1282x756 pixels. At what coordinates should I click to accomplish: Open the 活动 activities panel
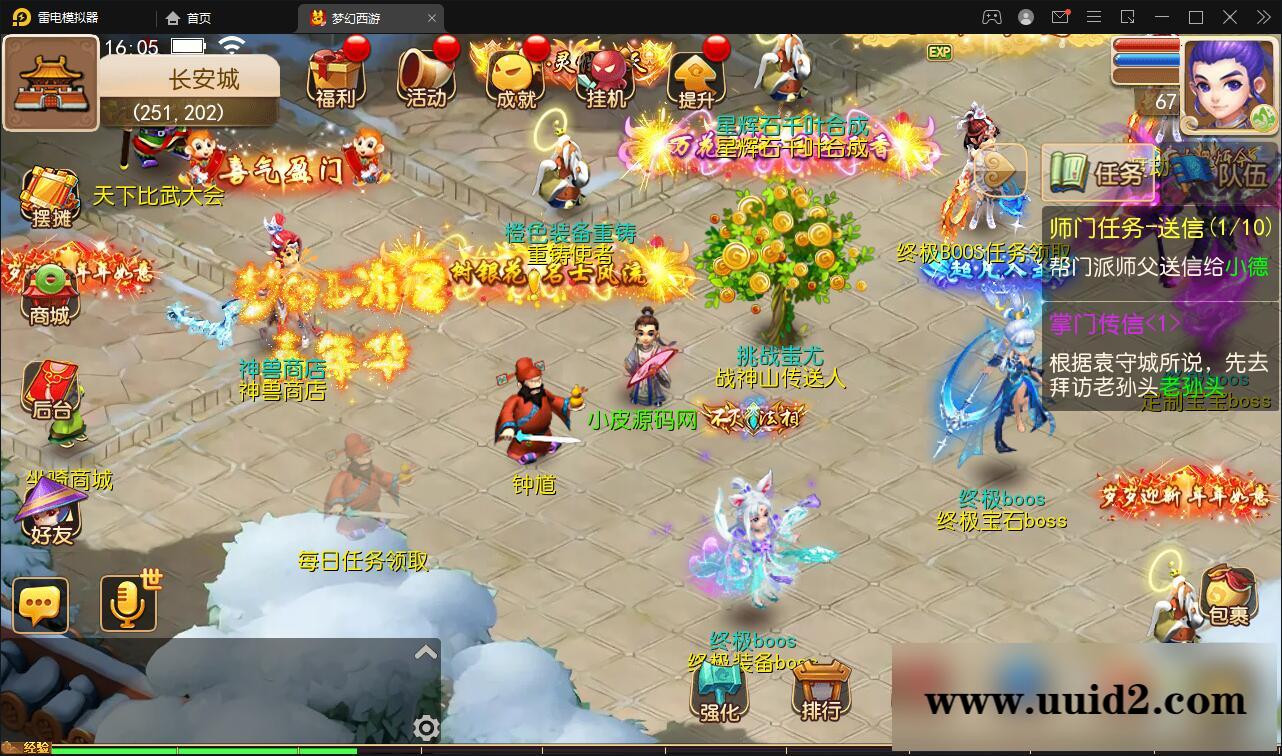425,75
